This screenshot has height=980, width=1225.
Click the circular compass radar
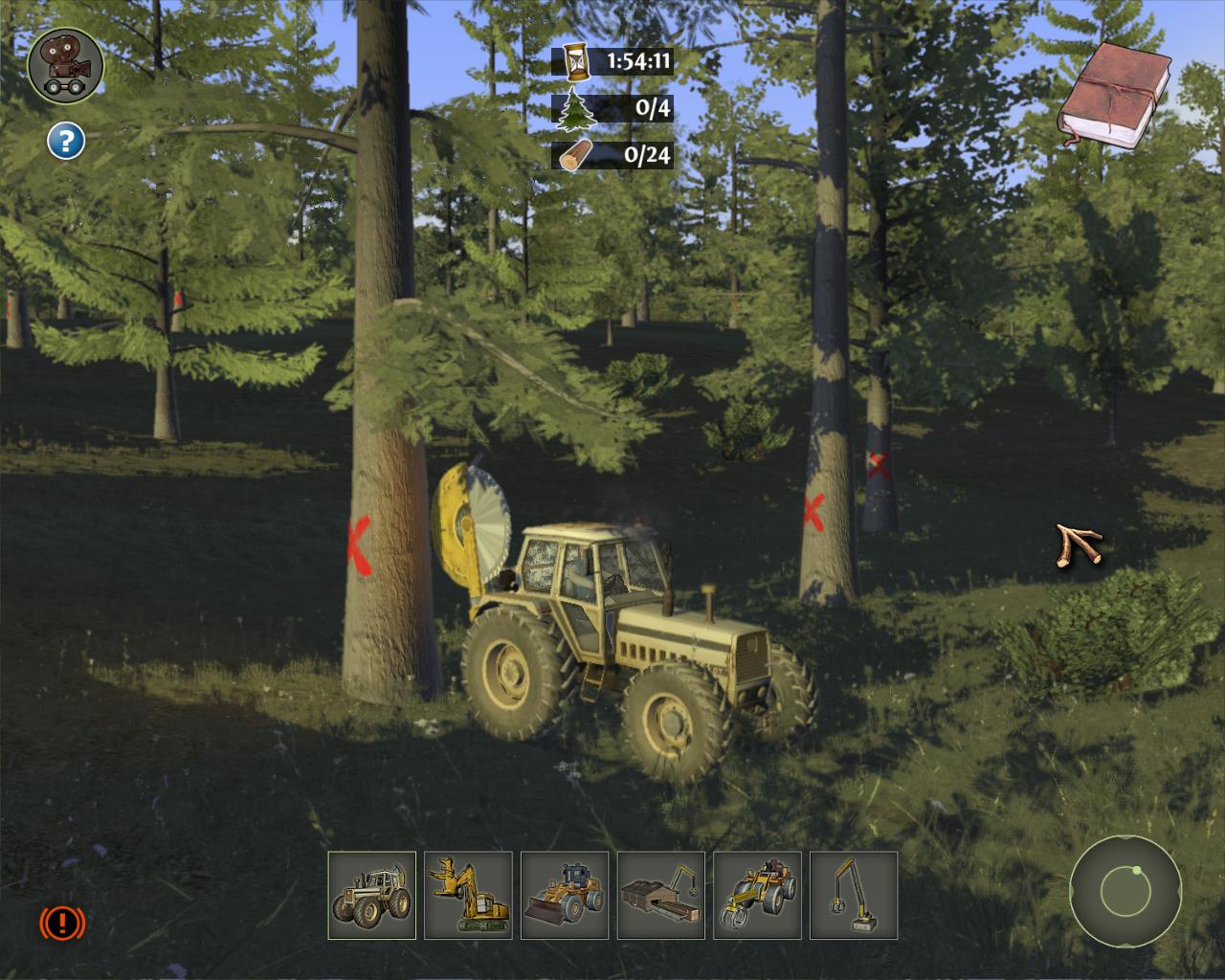tap(1125, 891)
